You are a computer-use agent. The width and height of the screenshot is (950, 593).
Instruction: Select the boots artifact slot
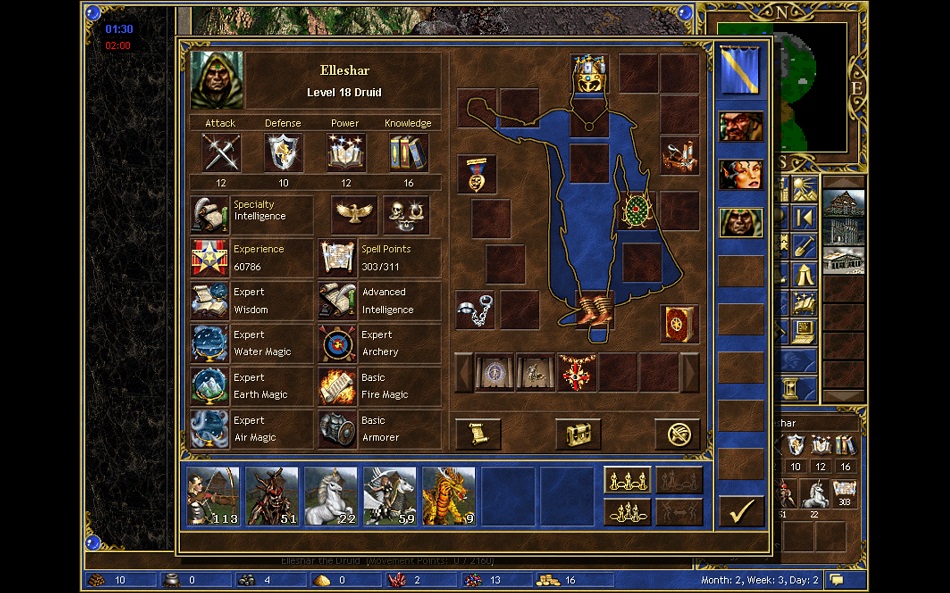[594, 309]
